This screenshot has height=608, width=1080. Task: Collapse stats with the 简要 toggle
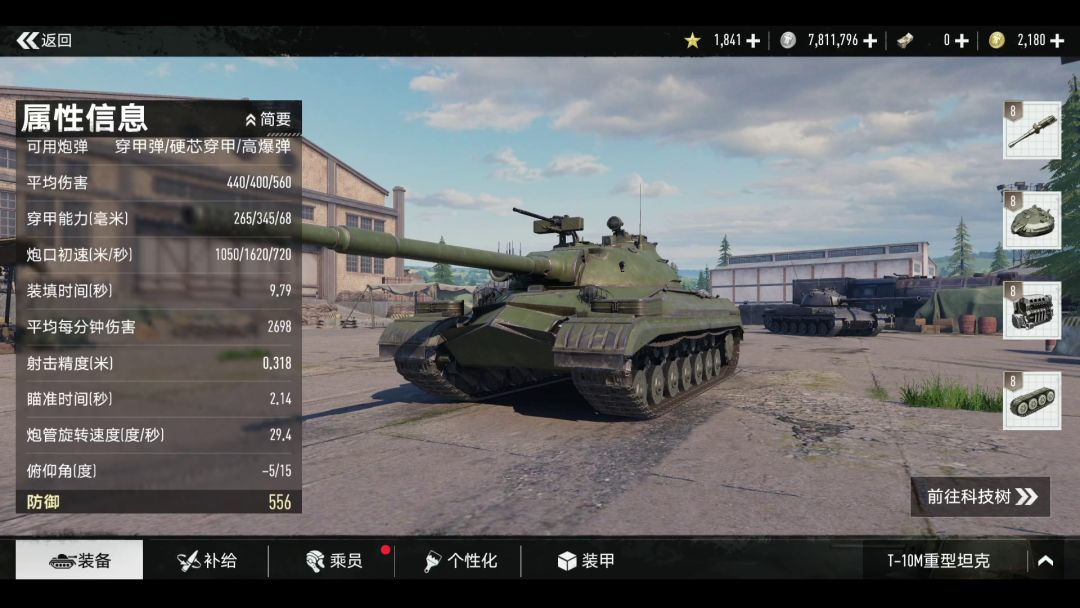(268, 119)
